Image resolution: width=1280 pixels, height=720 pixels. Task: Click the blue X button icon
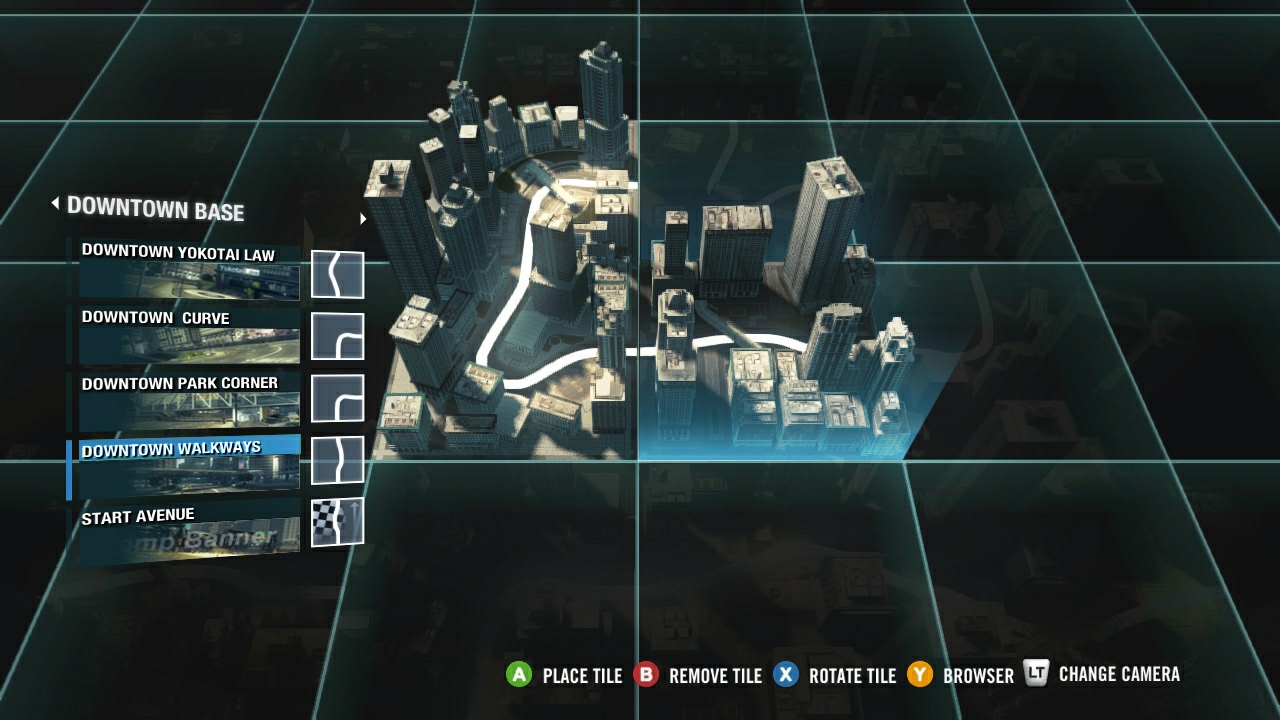coord(786,675)
